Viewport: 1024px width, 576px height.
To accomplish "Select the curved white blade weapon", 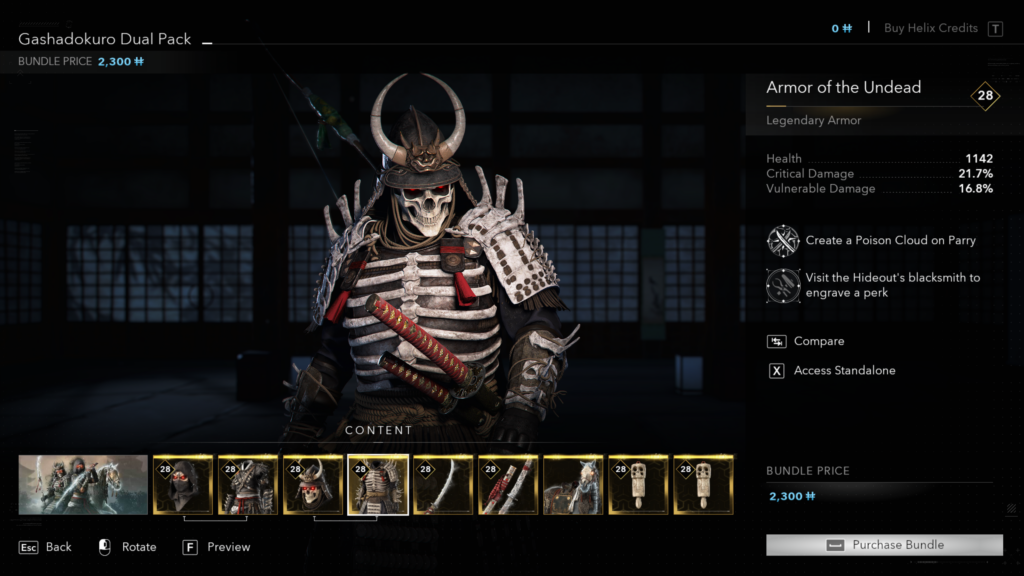I will [443, 485].
